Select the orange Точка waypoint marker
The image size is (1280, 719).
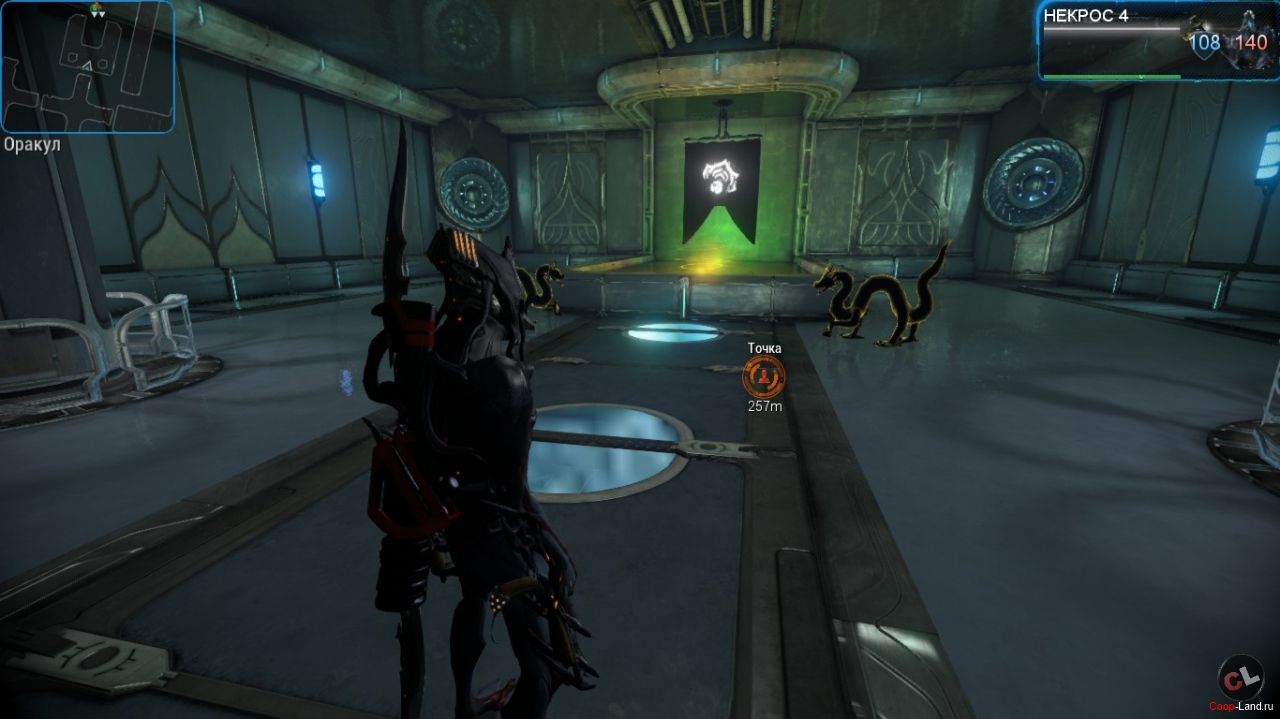[764, 377]
